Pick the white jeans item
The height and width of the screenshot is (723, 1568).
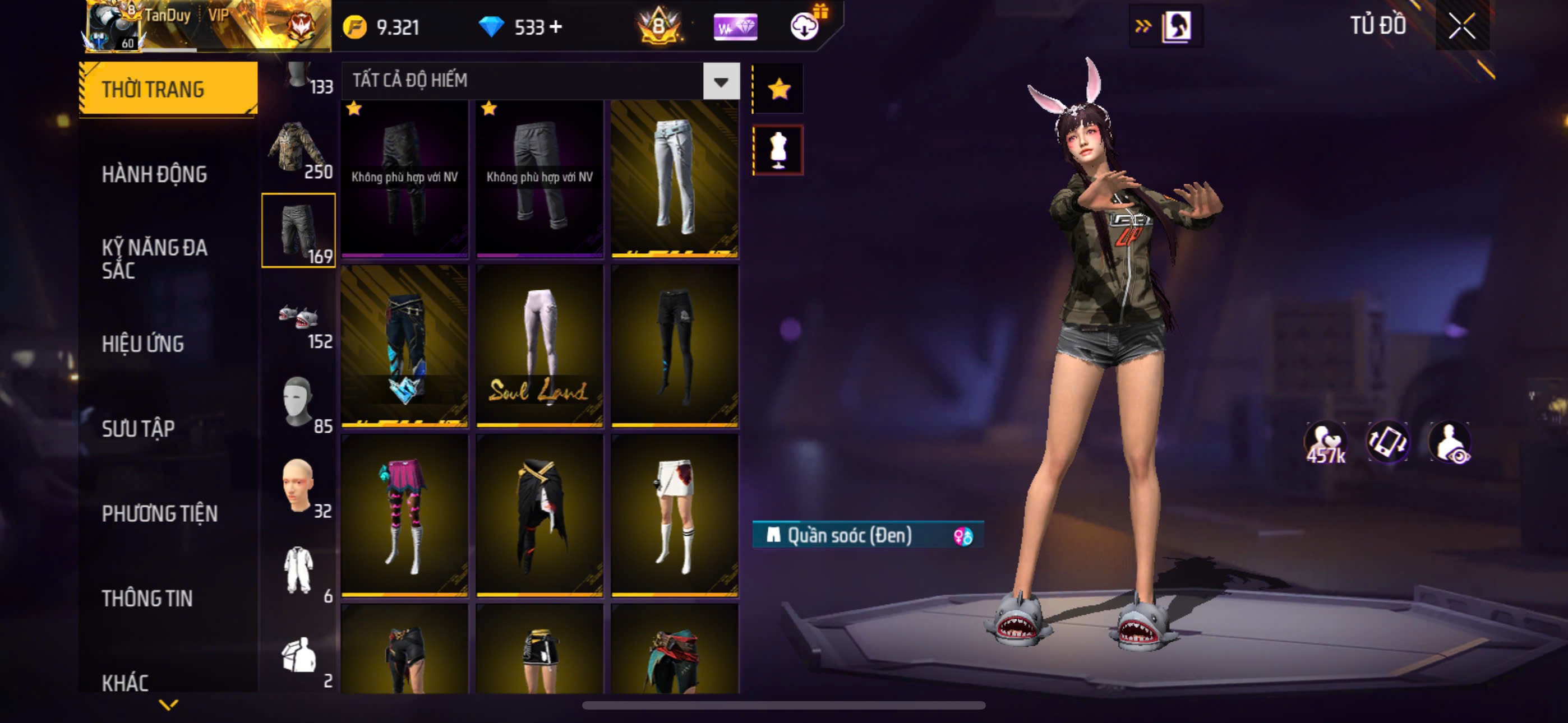click(675, 178)
